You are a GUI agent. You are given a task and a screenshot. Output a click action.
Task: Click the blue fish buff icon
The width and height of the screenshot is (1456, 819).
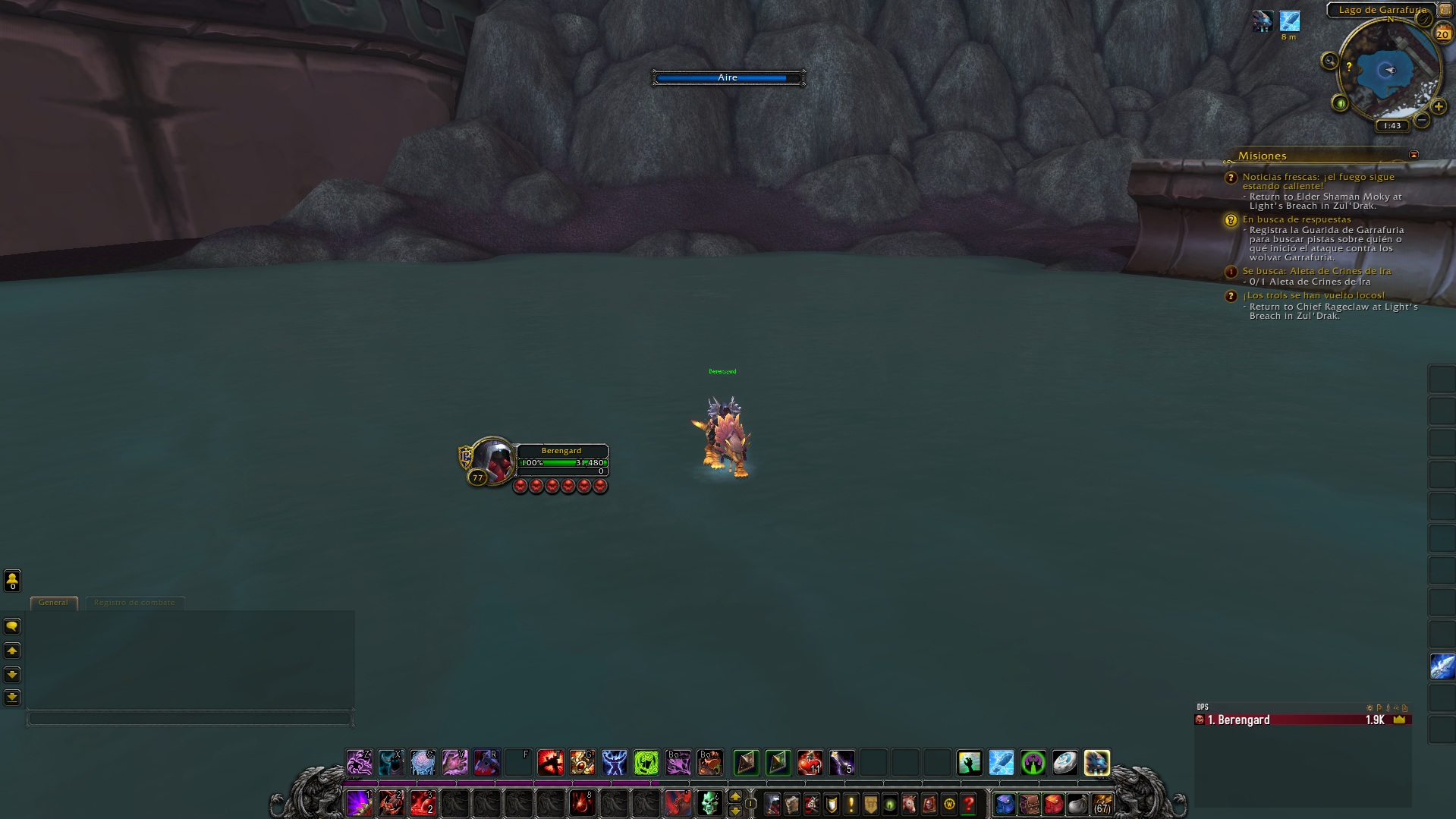[1289, 21]
